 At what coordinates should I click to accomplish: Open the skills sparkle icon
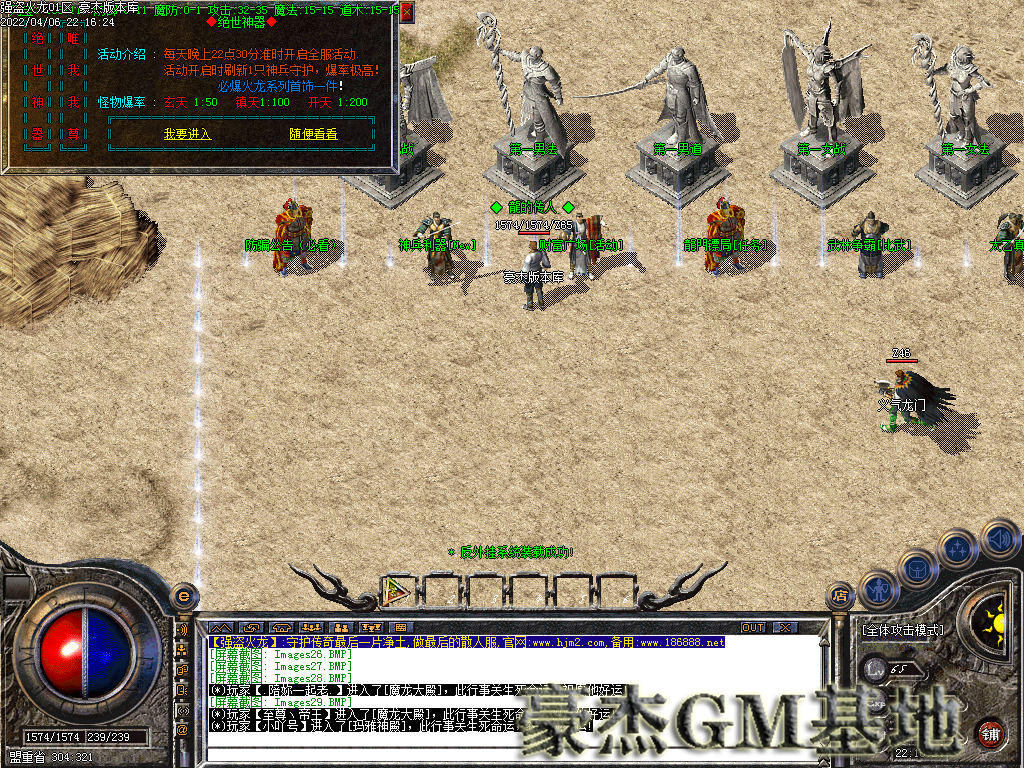point(959,549)
